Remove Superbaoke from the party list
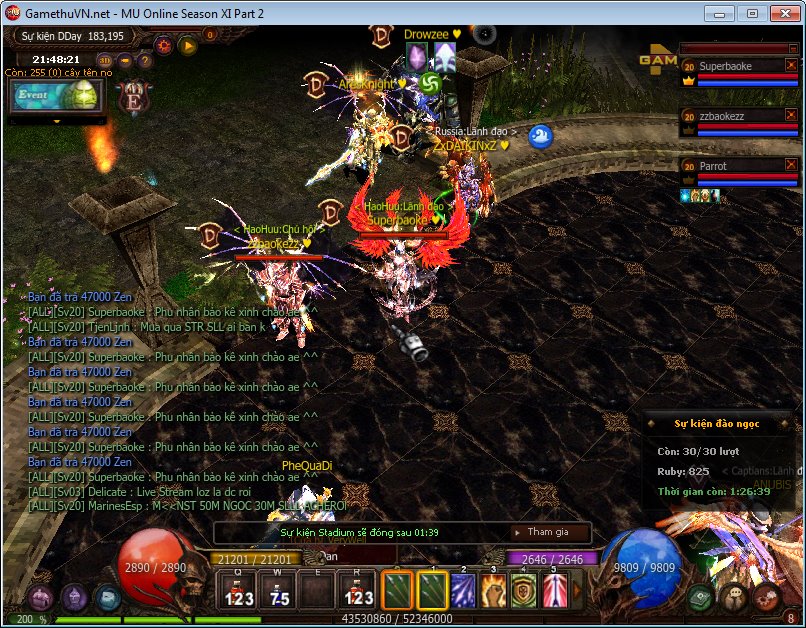This screenshot has height=628, width=806. 791,66
